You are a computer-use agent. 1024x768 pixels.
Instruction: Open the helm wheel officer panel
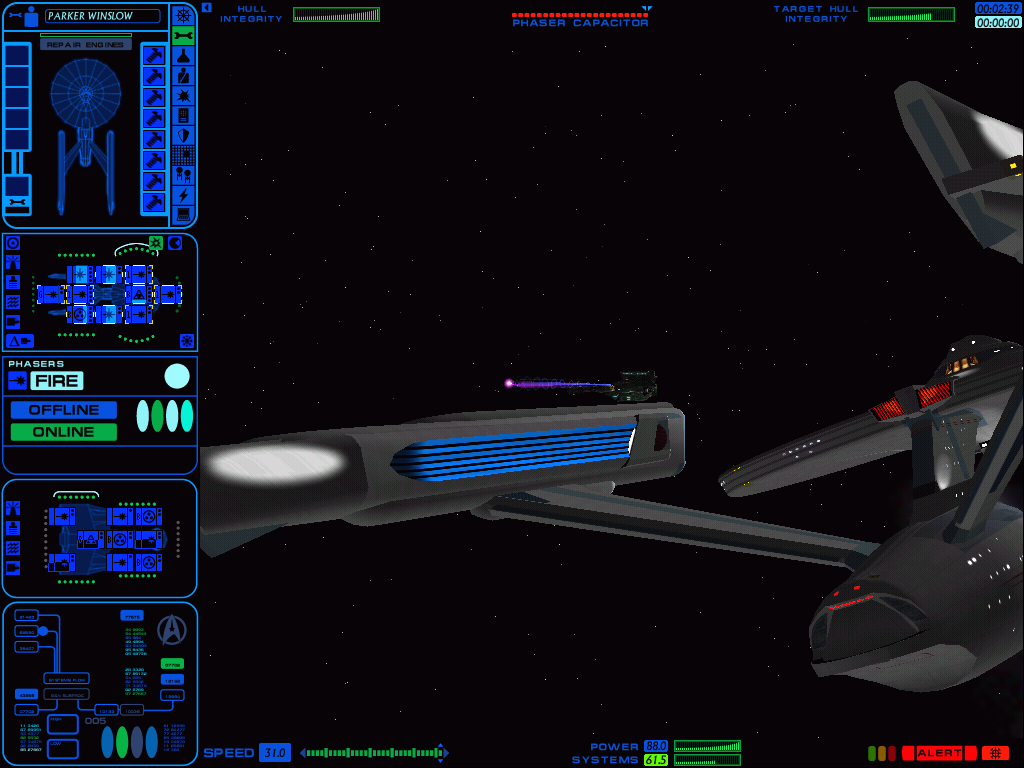[x=183, y=15]
